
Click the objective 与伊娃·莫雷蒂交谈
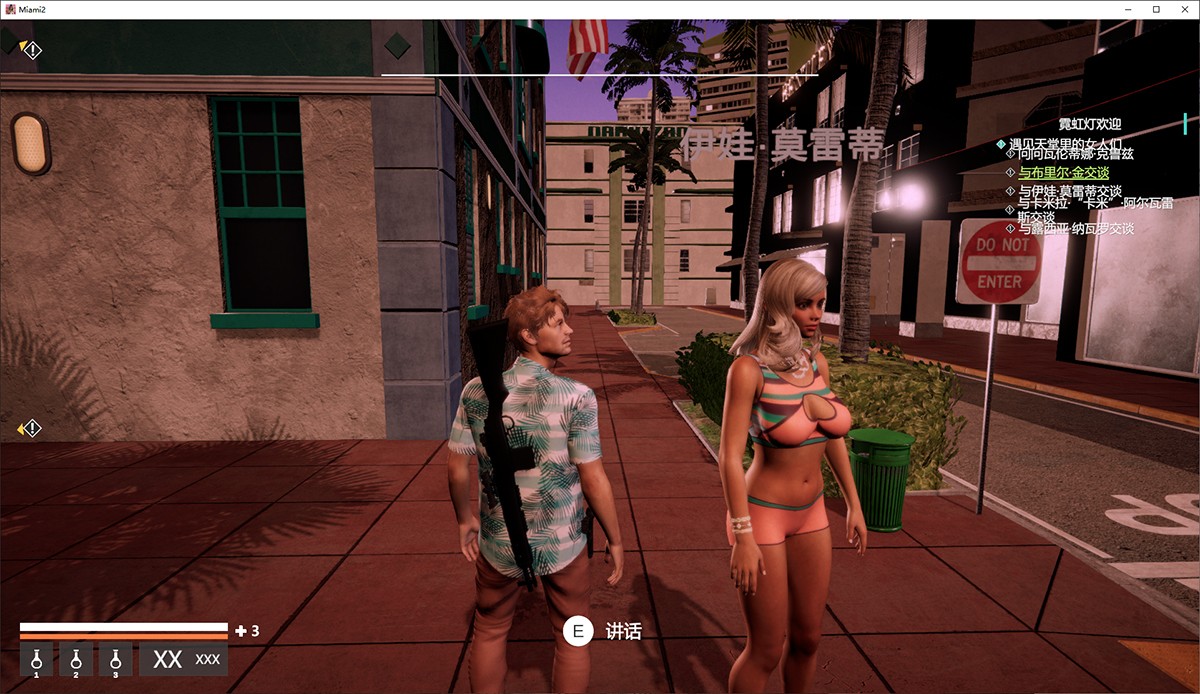[x=1069, y=192]
